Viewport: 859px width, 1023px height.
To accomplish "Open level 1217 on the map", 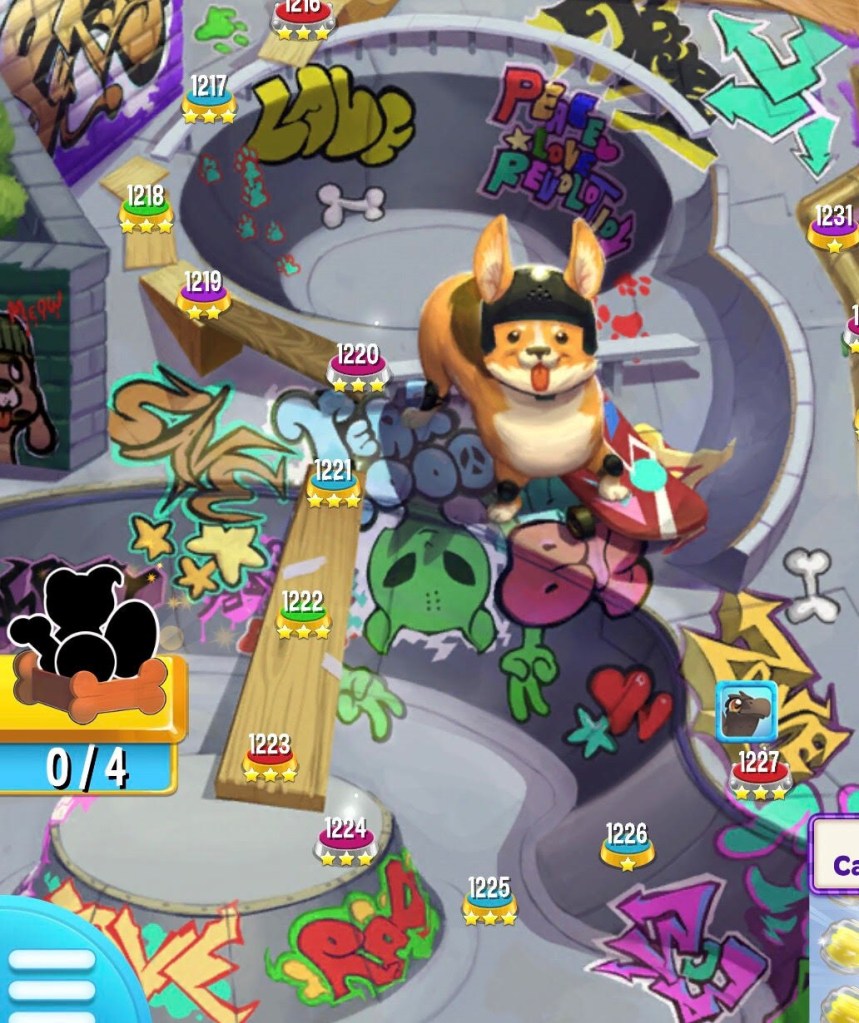I will (x=209, y=100).
